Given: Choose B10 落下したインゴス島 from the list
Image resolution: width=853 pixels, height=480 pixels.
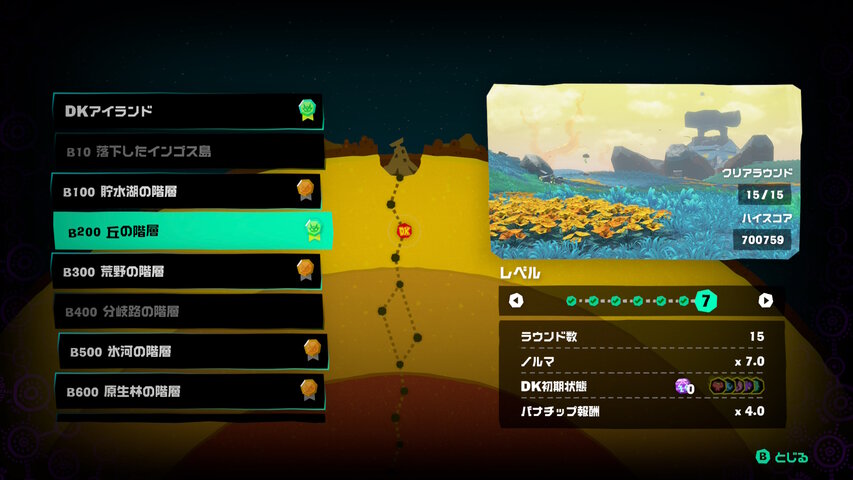Looking at the screenshot, I should 188,152.
